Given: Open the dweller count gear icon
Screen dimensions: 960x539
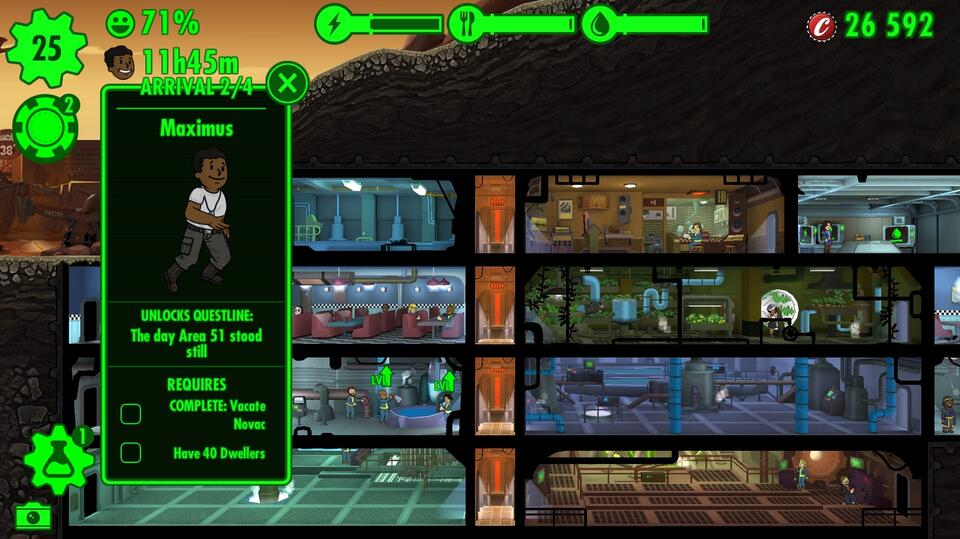Looking at the screenshot, I should pyautogui.click(x=46, y=46).
